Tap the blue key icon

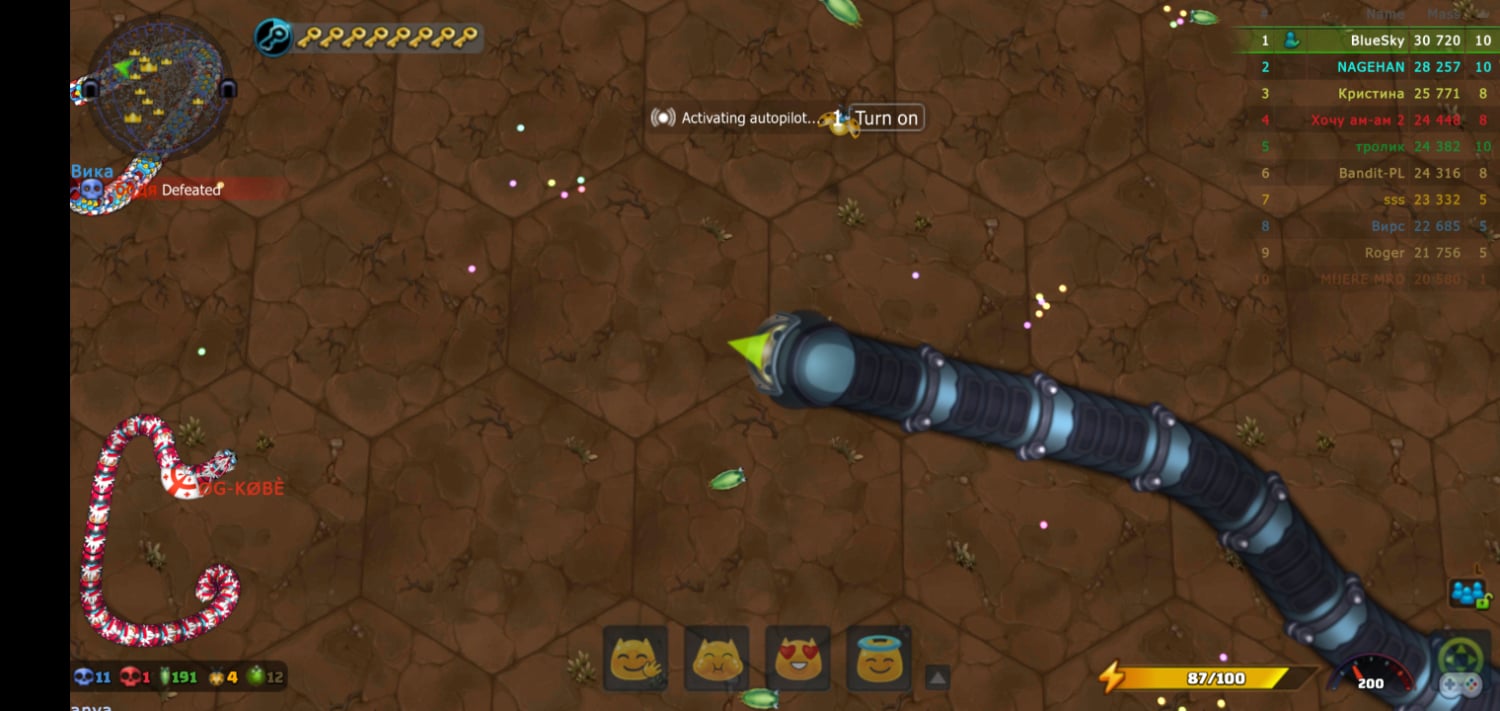273,38
